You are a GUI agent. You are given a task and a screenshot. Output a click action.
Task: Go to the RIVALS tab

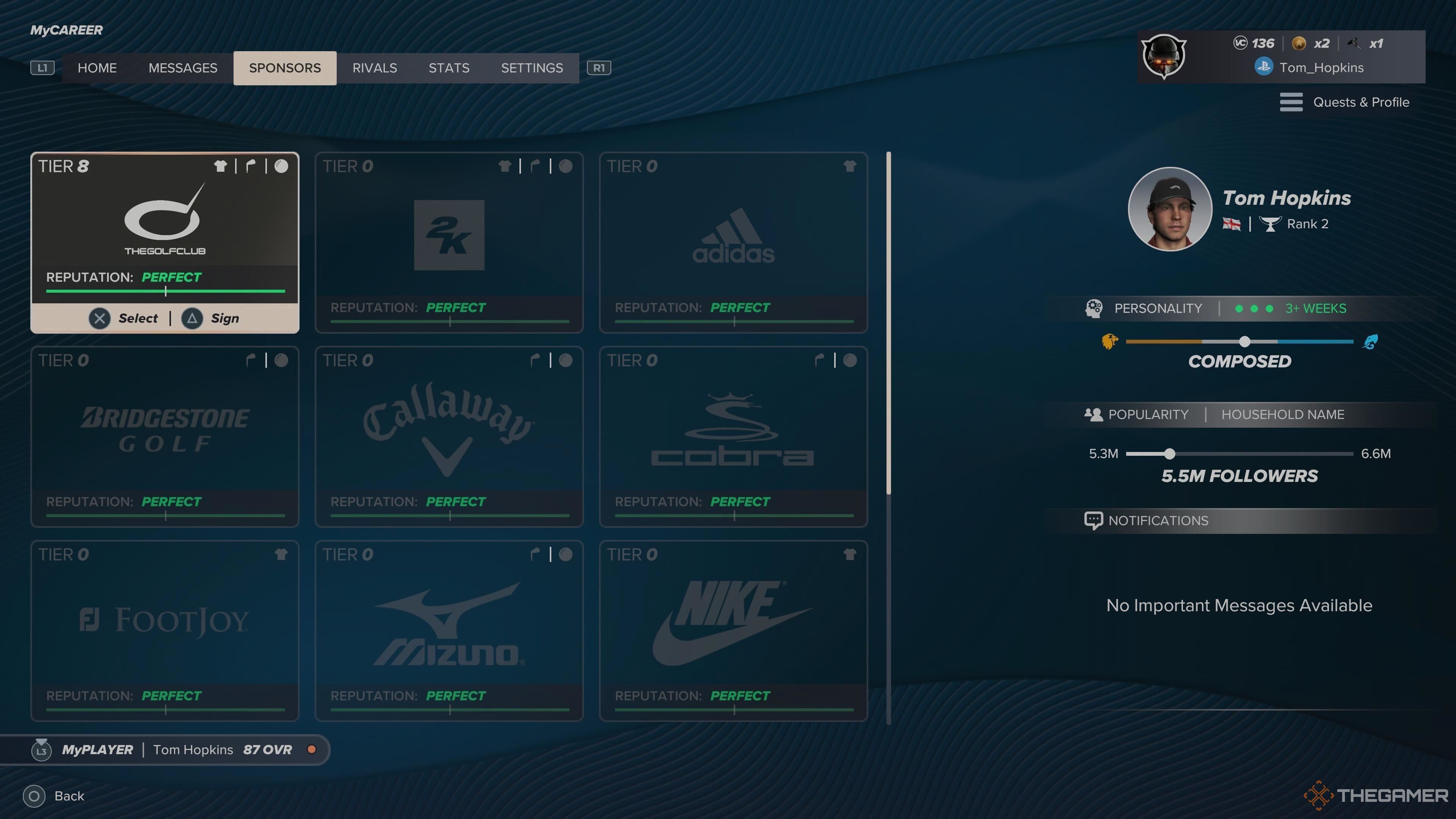pos(375,68)
